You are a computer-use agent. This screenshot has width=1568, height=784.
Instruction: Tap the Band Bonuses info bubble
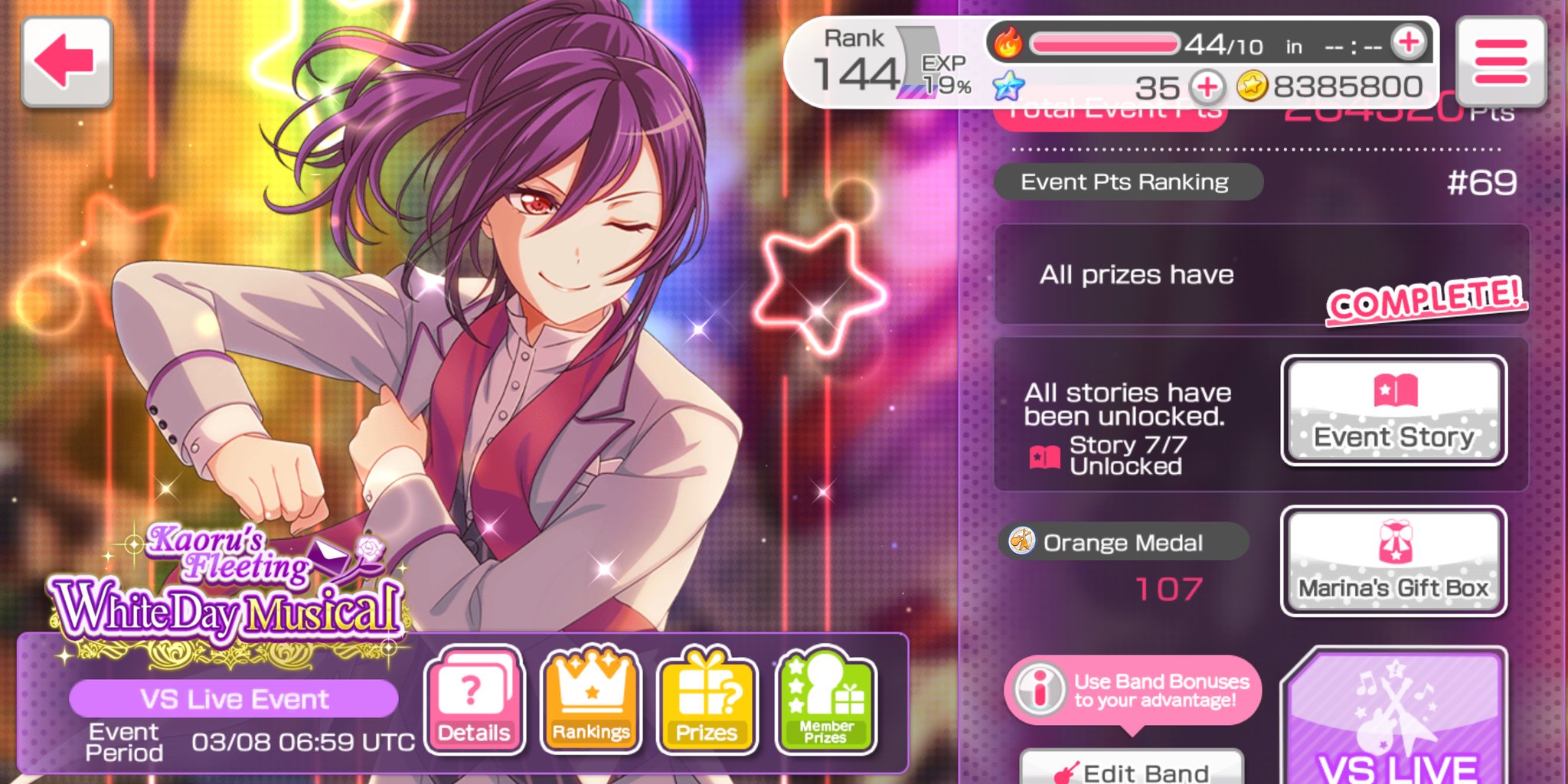tap(1132, 690)
